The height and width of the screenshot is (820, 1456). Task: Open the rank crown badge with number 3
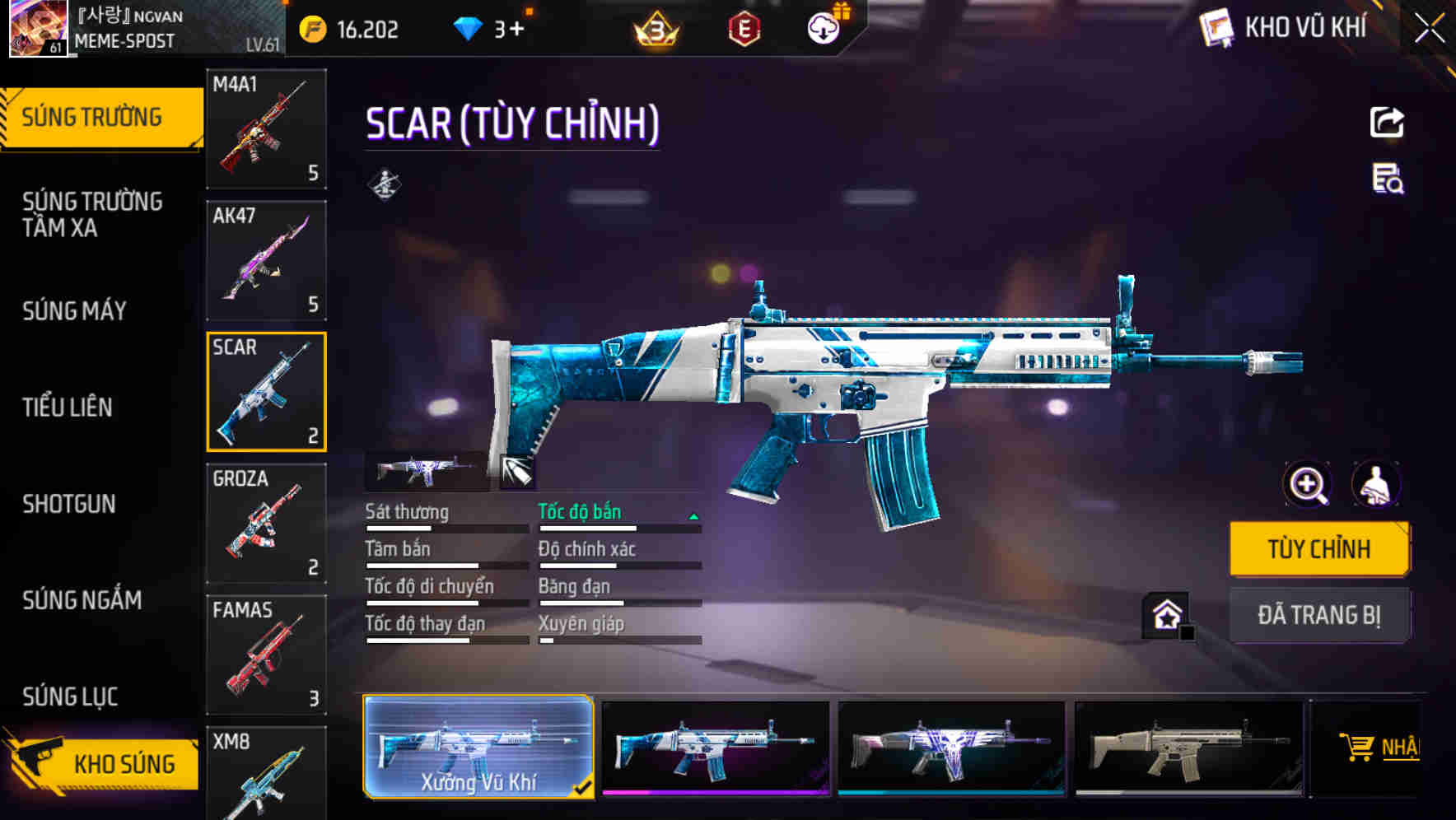[x=655, y=30]
